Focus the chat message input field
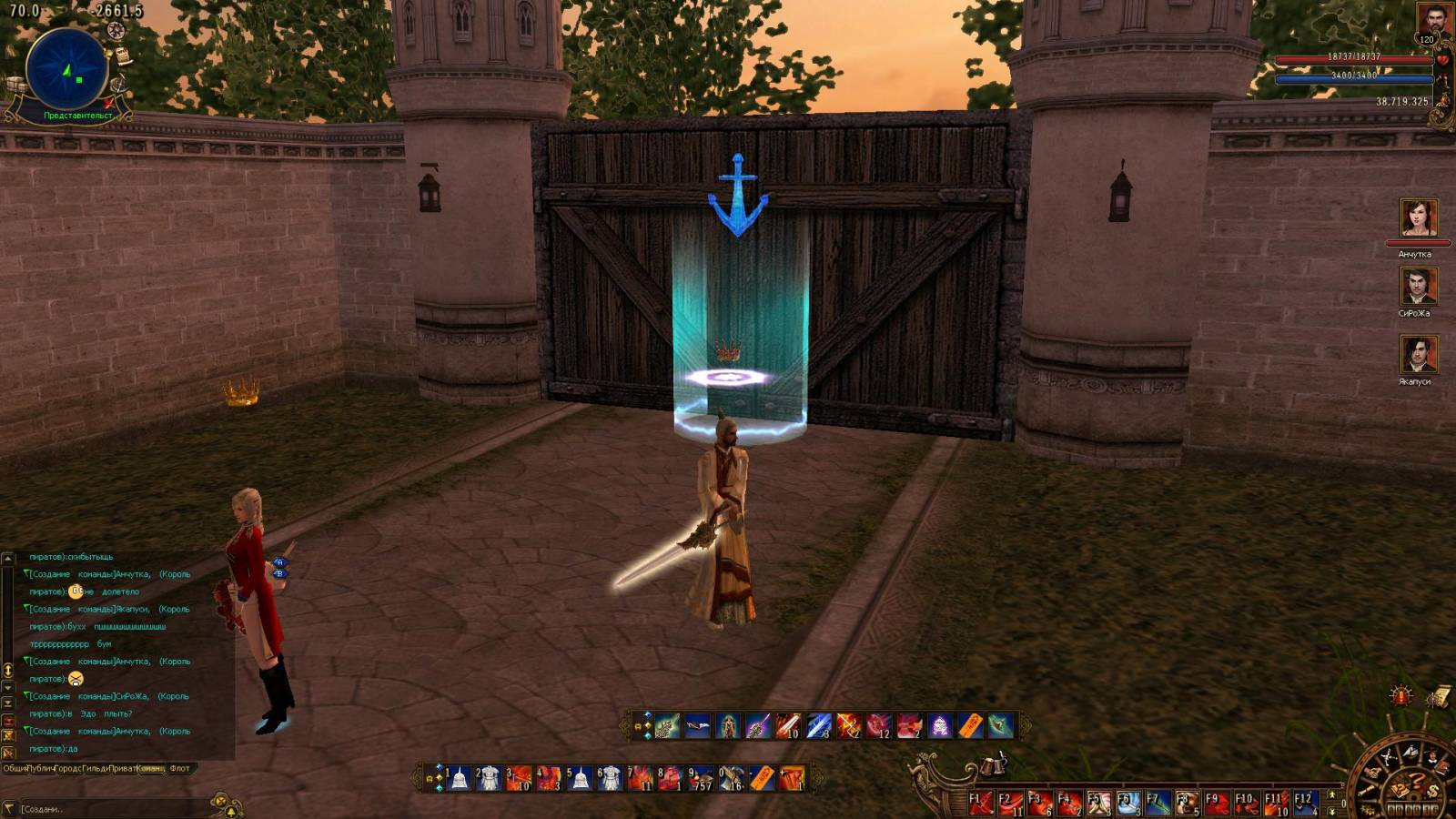The height and width of the screenshot is (819, 1456). pyautogui.click(x=109, y=808)
